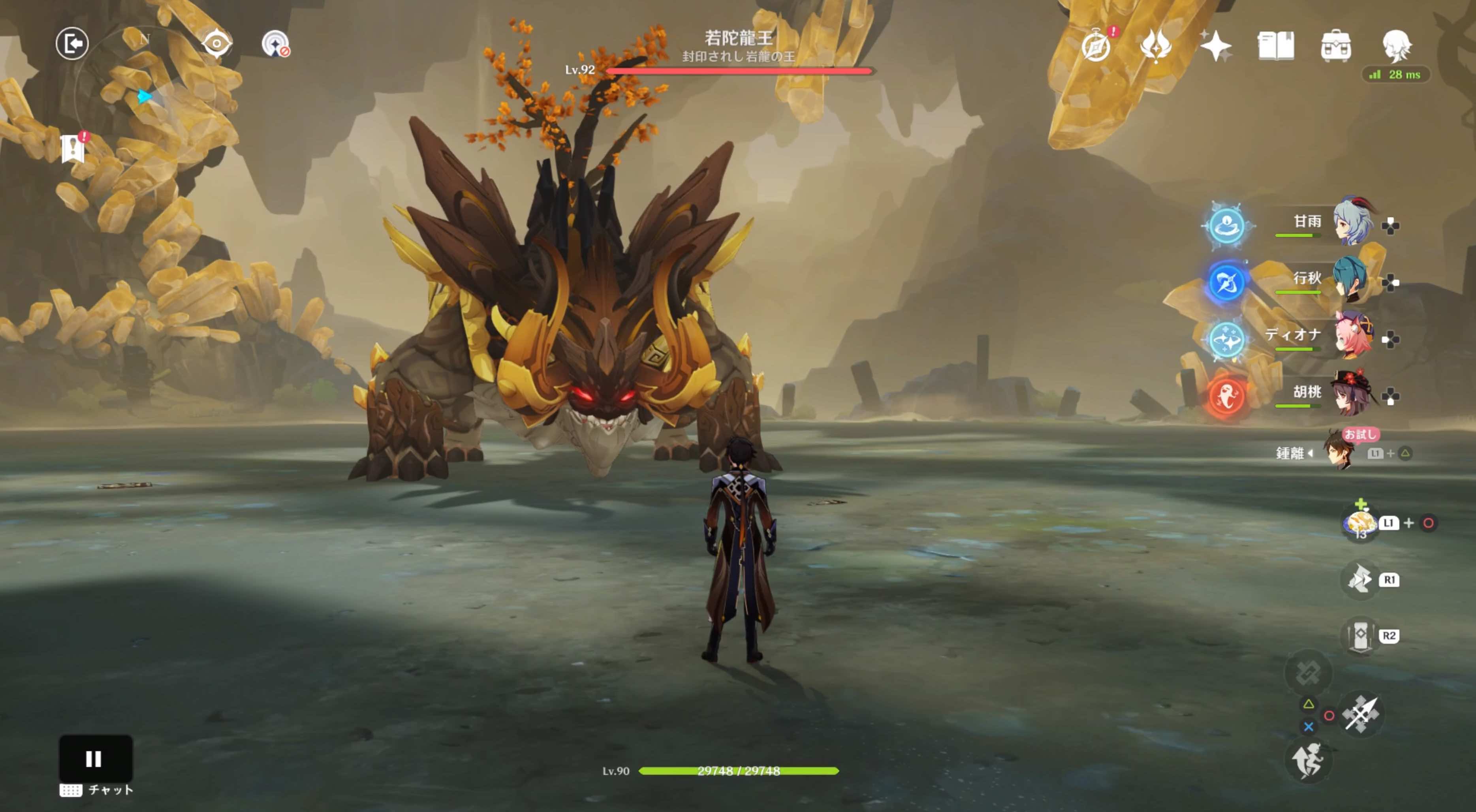Open the book handbook icon

click(1275, 45)
